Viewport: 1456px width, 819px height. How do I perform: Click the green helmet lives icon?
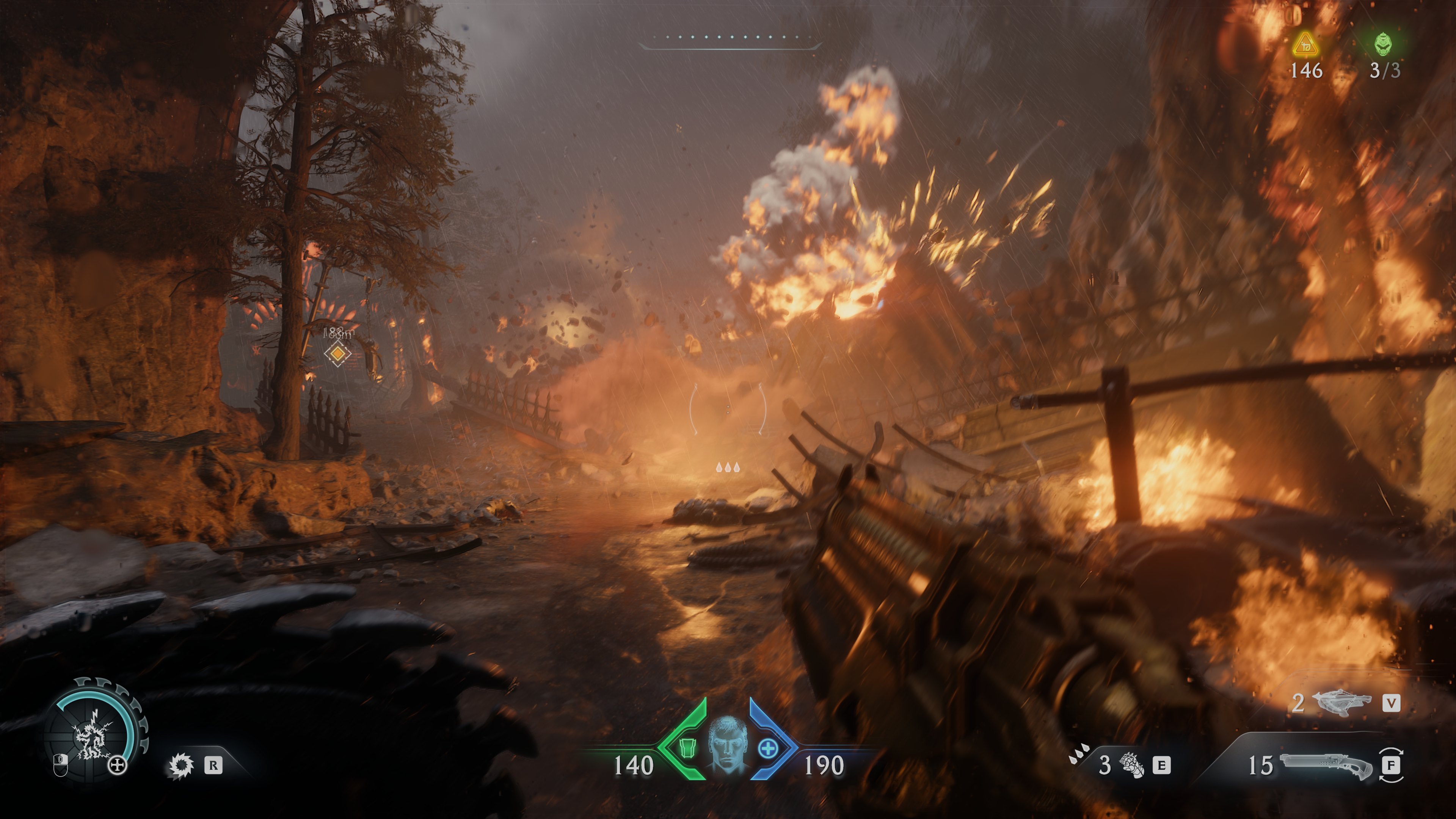click(1383, 44)
